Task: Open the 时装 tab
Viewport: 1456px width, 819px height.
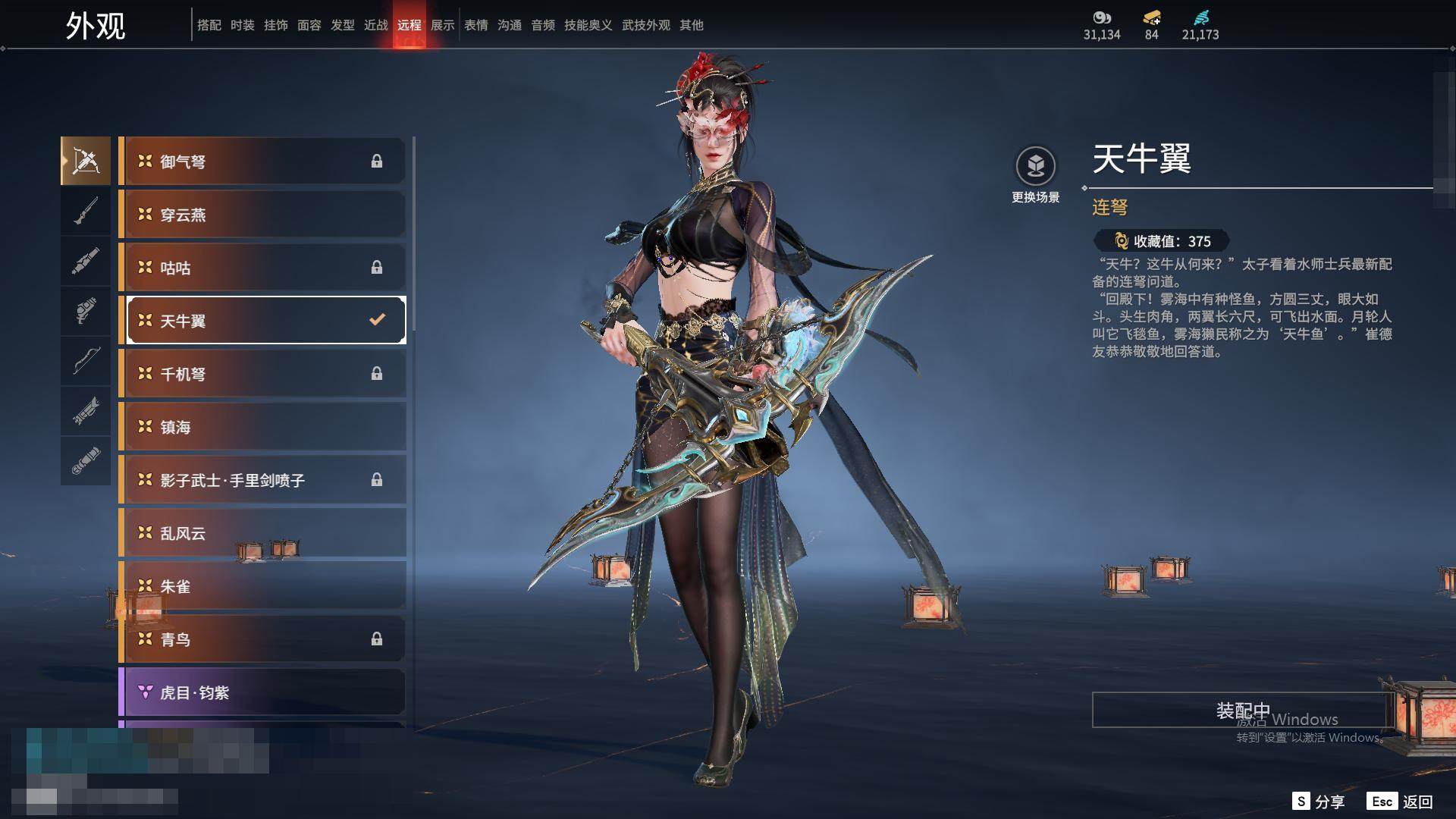Action: click(242, 25)
